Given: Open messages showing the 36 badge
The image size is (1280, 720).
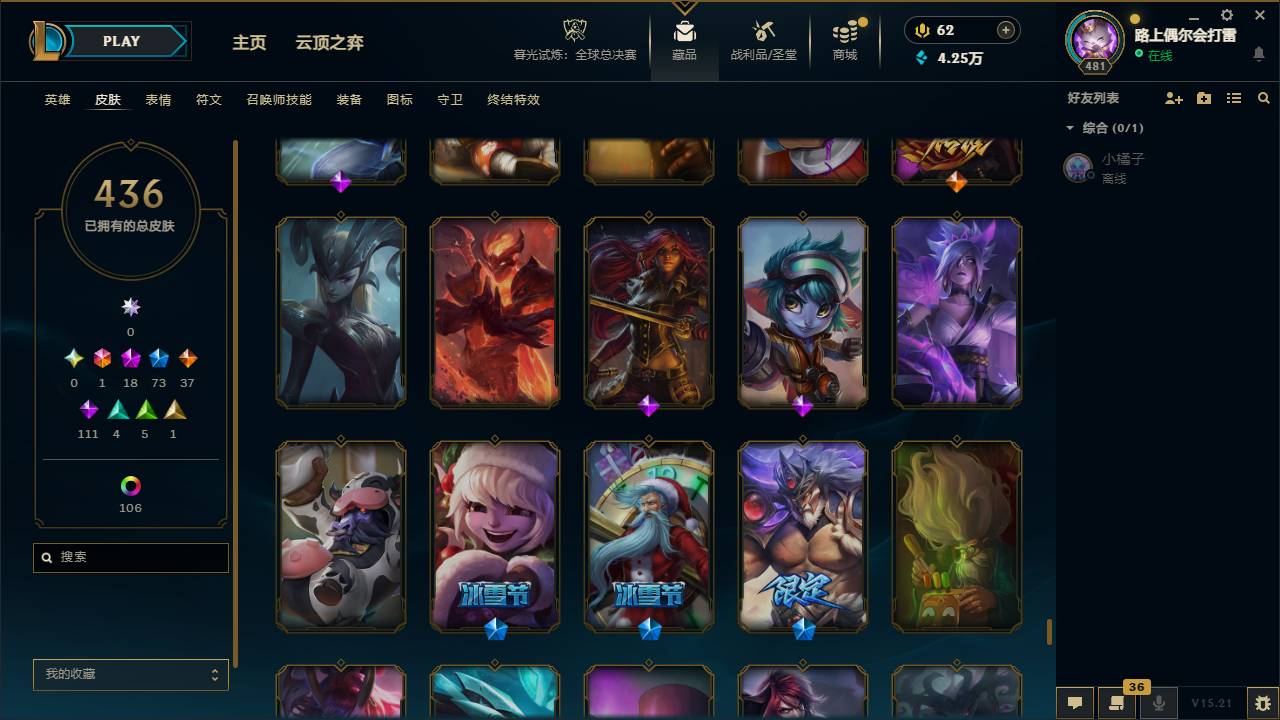Looking at the screenshot, I should (x=1116, y=703).
